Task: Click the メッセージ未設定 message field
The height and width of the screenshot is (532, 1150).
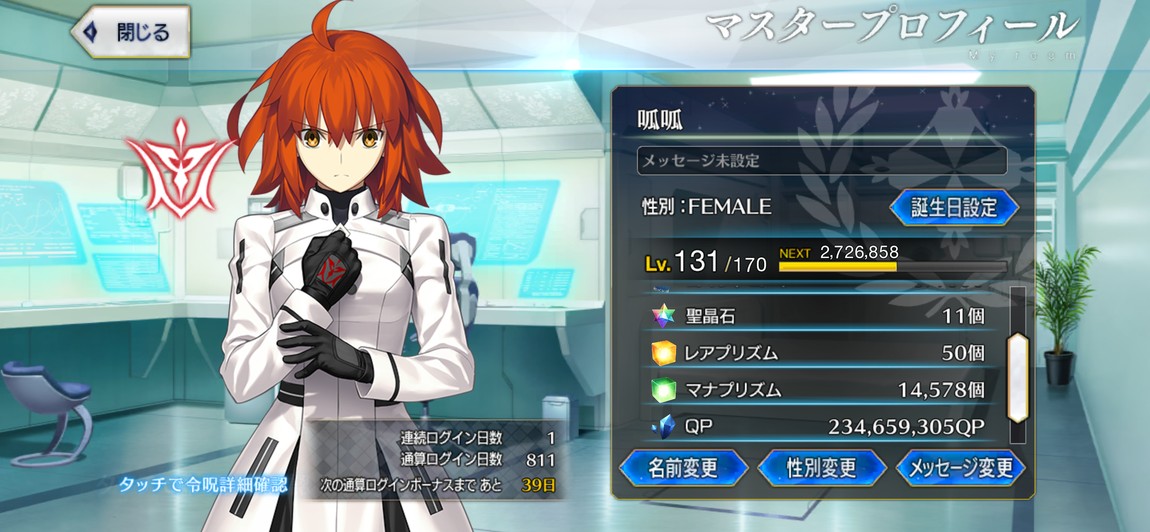Action: tap(821, 160)
